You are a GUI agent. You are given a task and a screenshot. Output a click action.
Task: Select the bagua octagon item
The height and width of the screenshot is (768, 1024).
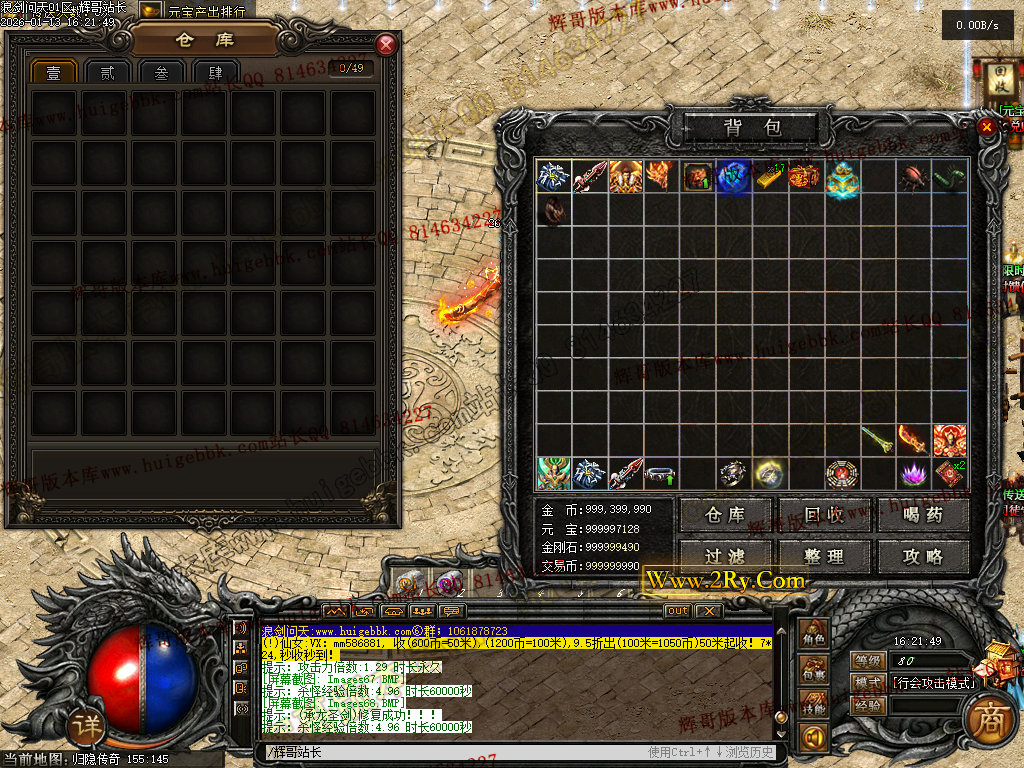tap(841, 472)
